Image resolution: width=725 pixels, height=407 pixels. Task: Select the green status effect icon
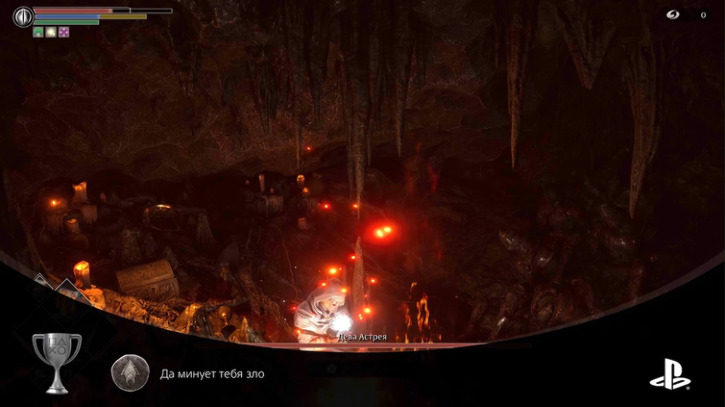coord(38,32)
